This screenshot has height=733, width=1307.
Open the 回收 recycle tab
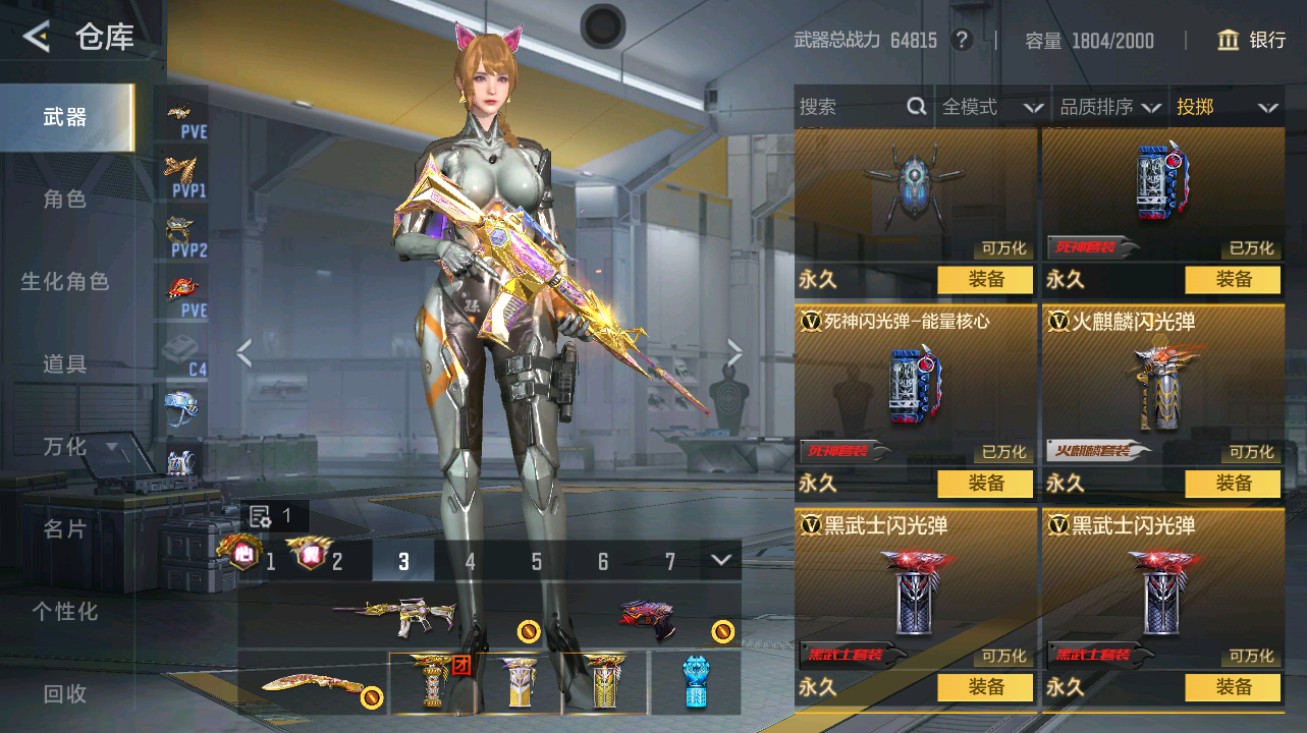coord(65,693)
